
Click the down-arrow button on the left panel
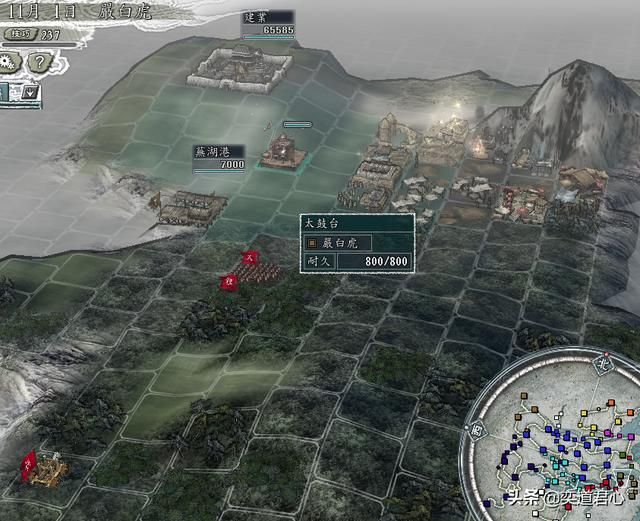point(30,92)
